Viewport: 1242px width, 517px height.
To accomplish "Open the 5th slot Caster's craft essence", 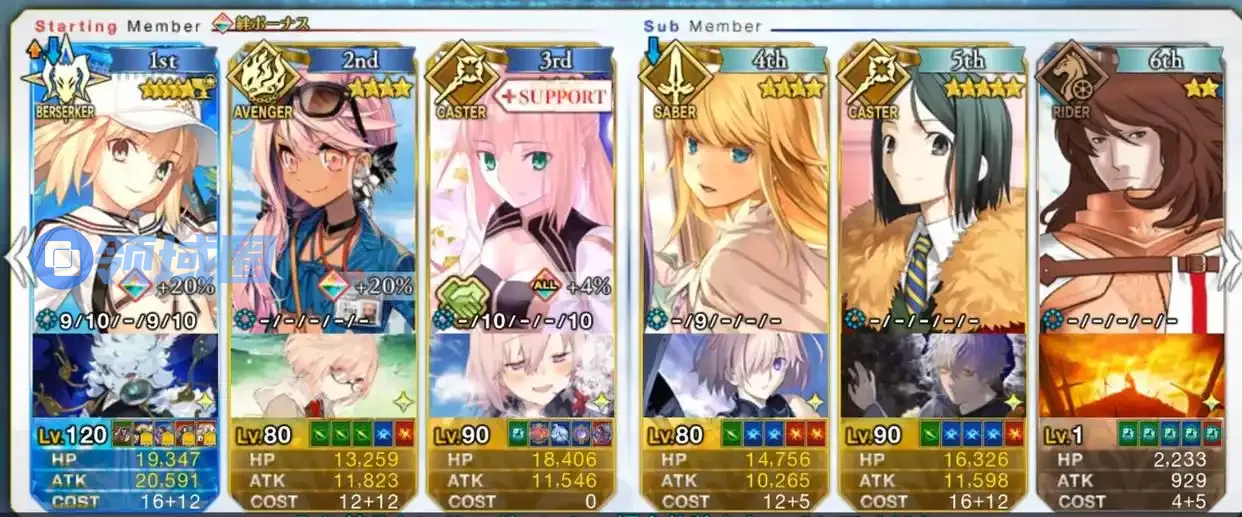I will click(x=933, y=375).
